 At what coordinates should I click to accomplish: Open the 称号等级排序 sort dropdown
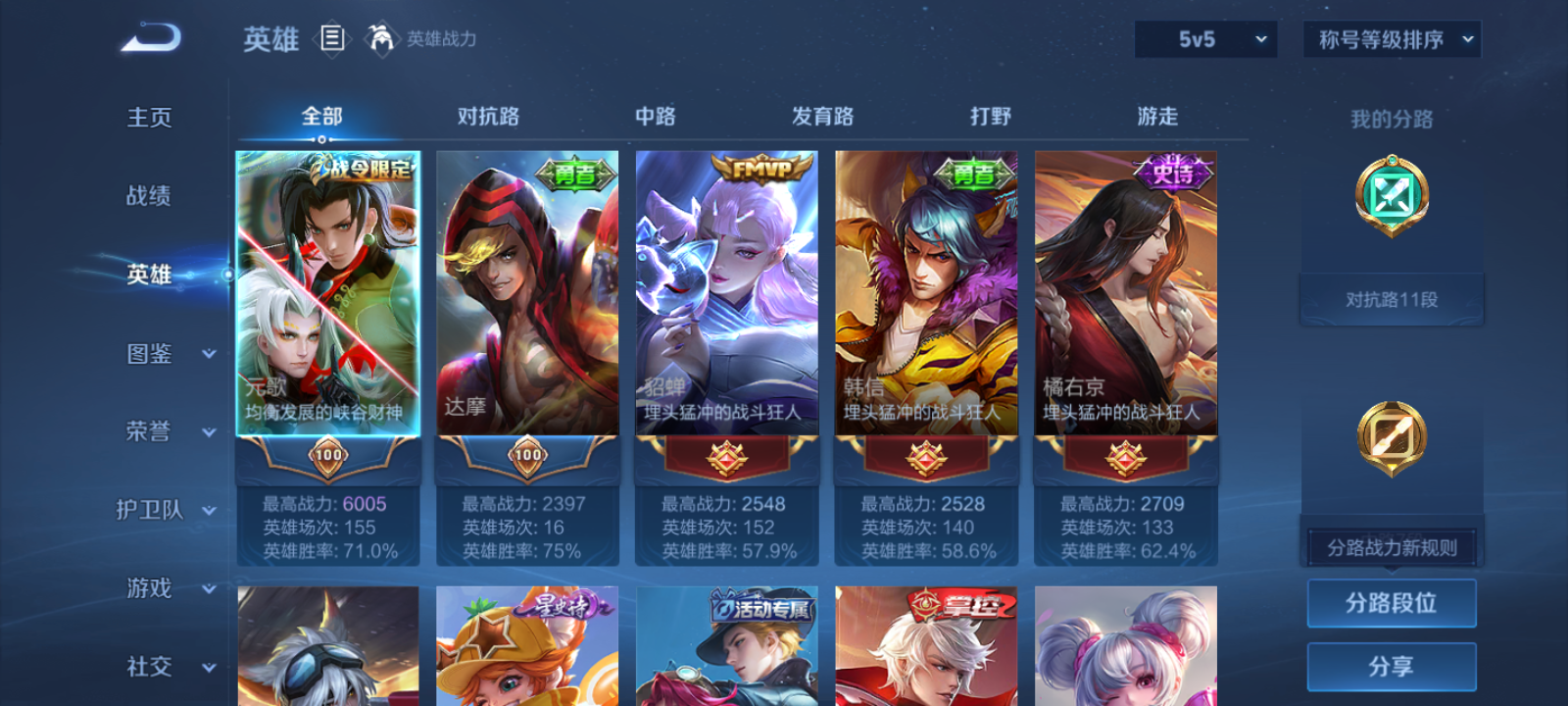pos(1390,40)
